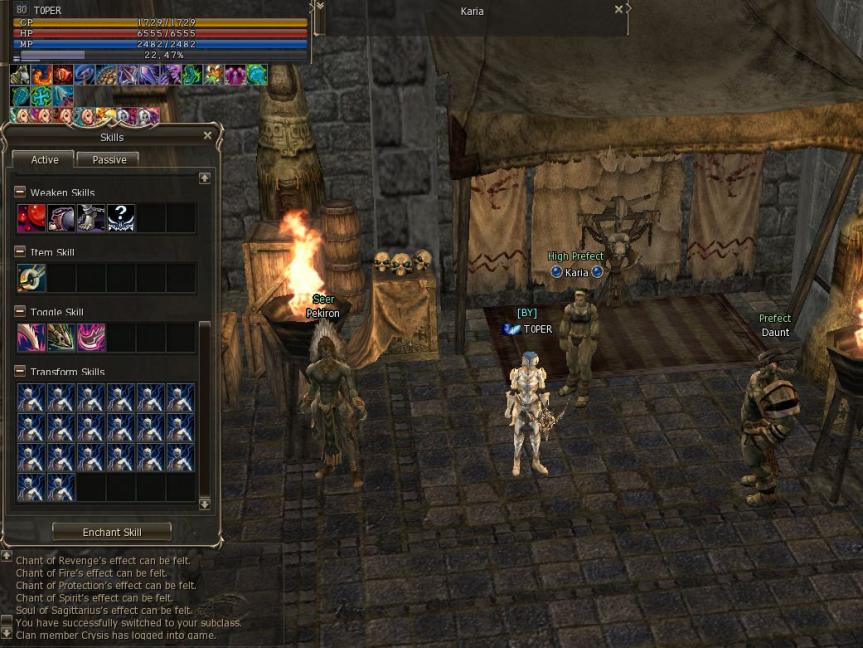Select the chain link item skill
Viewport: 863px width, 648px height.
pos(31,278)
